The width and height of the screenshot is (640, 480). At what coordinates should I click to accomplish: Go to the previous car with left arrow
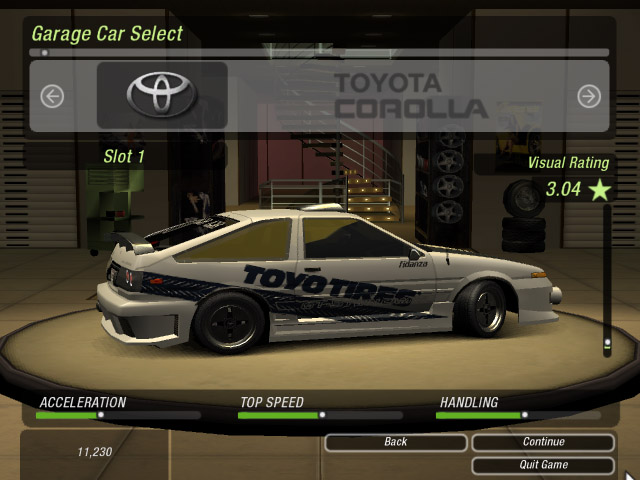tap(52, 96)
